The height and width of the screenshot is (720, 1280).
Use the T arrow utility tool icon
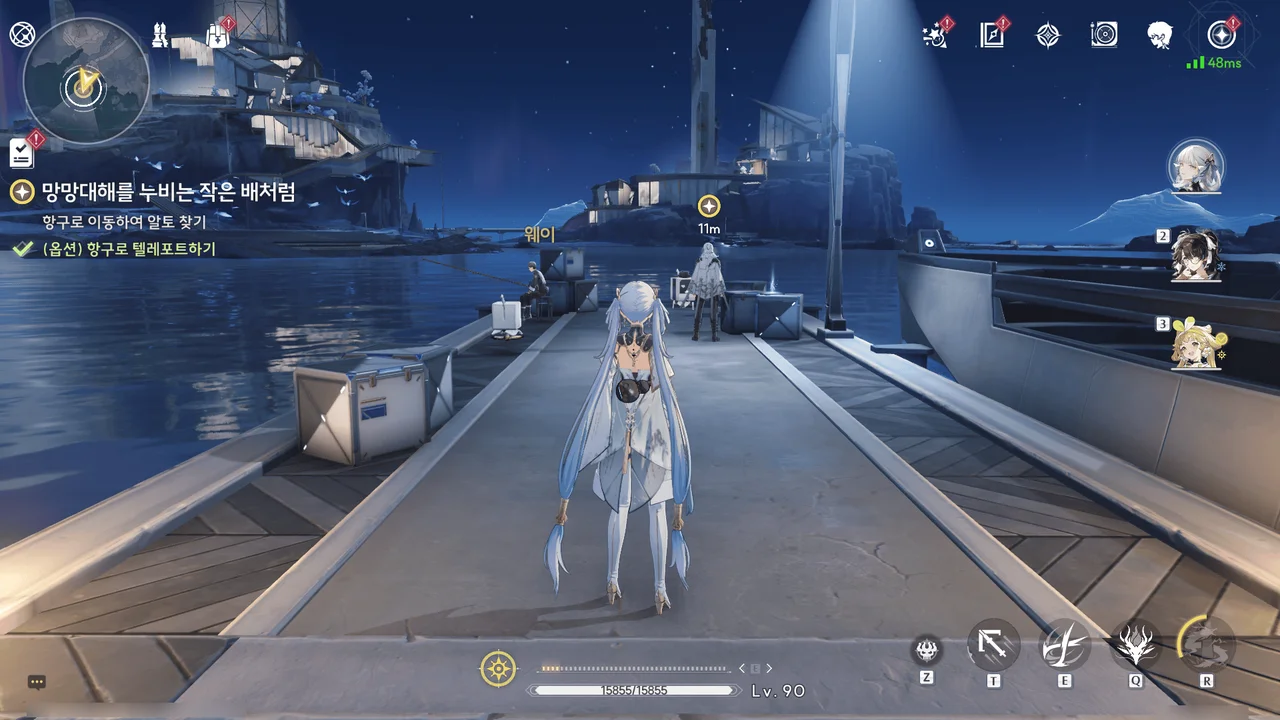(994, 646)
